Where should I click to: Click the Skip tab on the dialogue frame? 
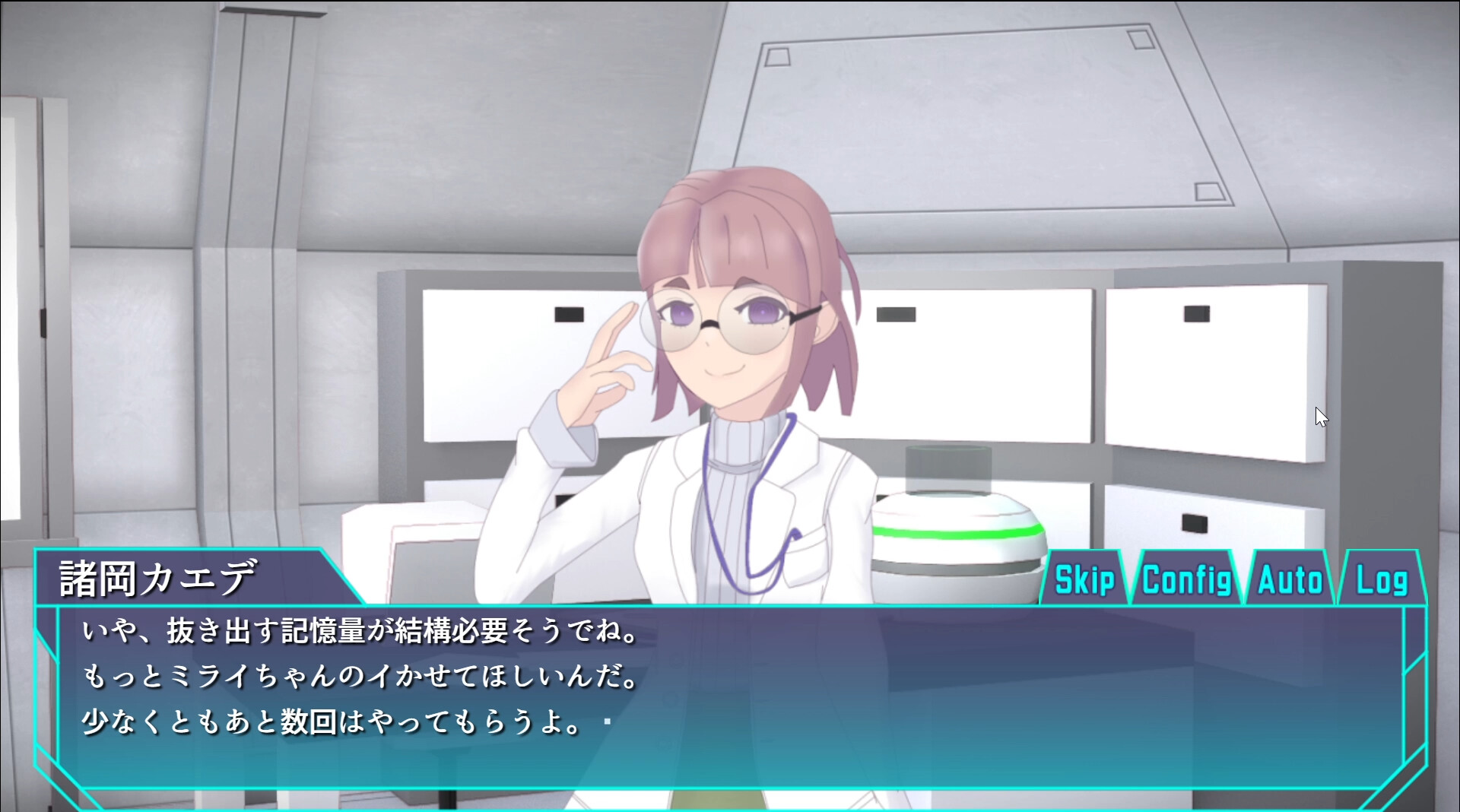[x=1083, y=580]
